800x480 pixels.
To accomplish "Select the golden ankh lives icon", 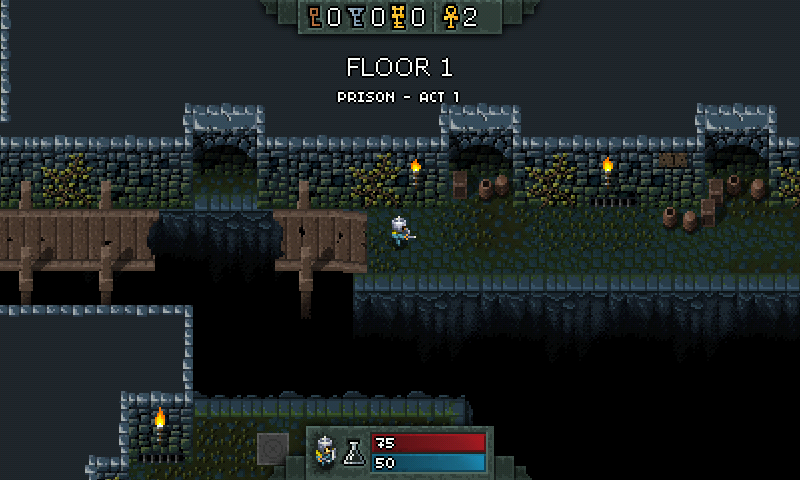I will [449, 17].
